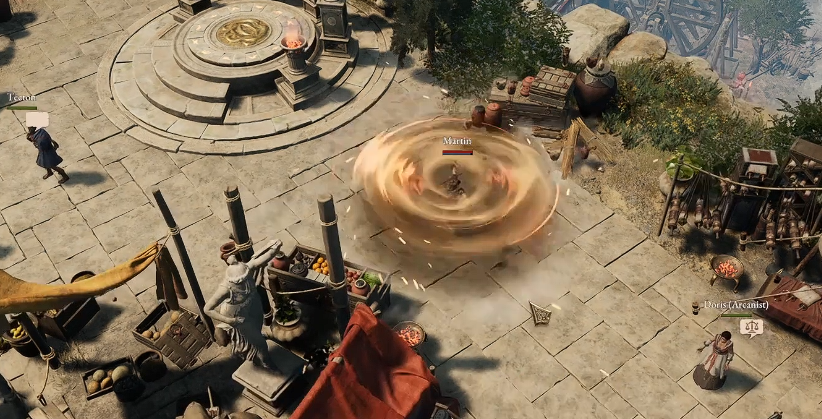Click the speech bubble above Teeton
Viewport: 822px width, 419px height.
click(37, 119)
